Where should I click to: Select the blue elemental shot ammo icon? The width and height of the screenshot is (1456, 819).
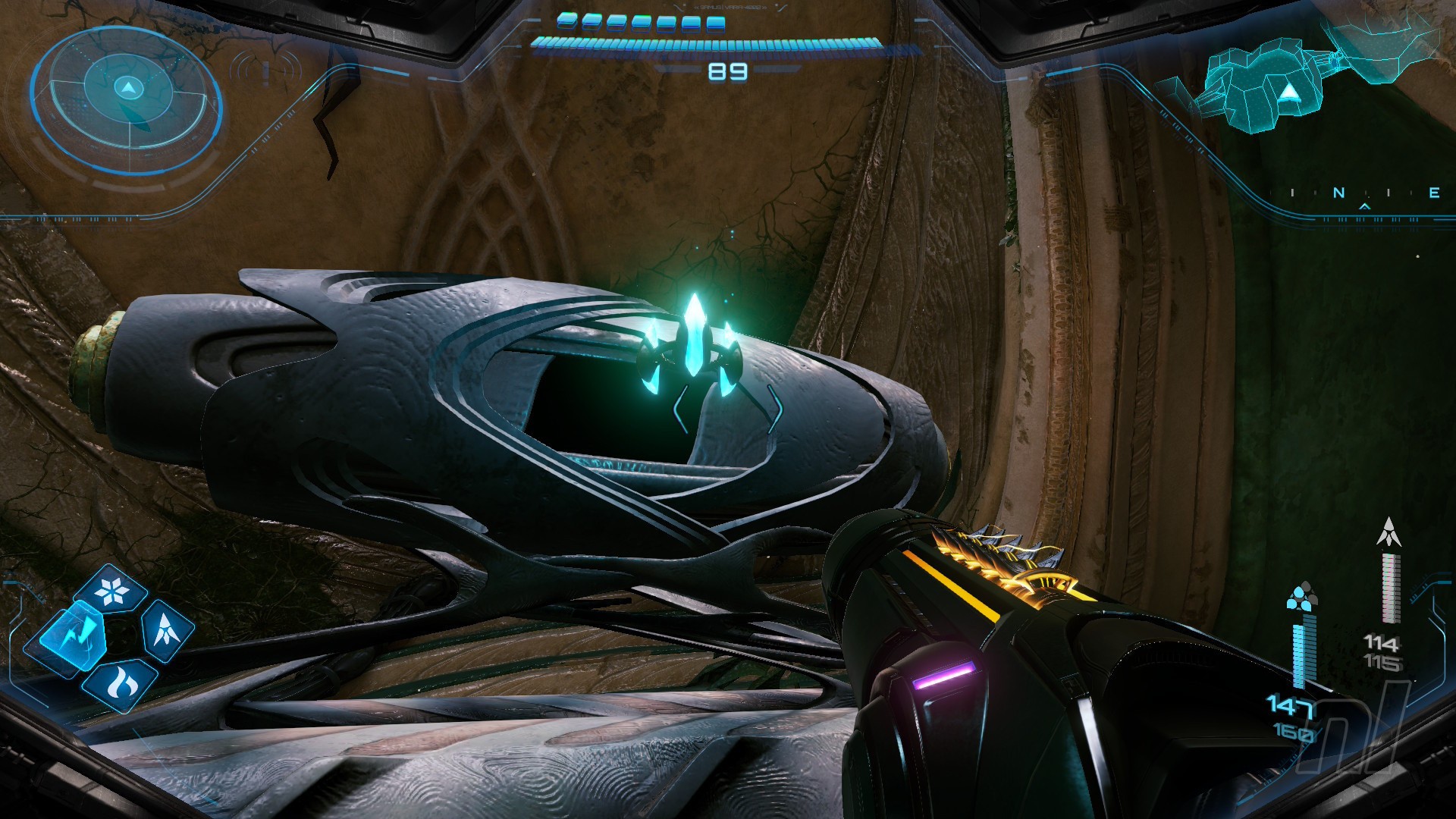click(x=1302, y=597)
